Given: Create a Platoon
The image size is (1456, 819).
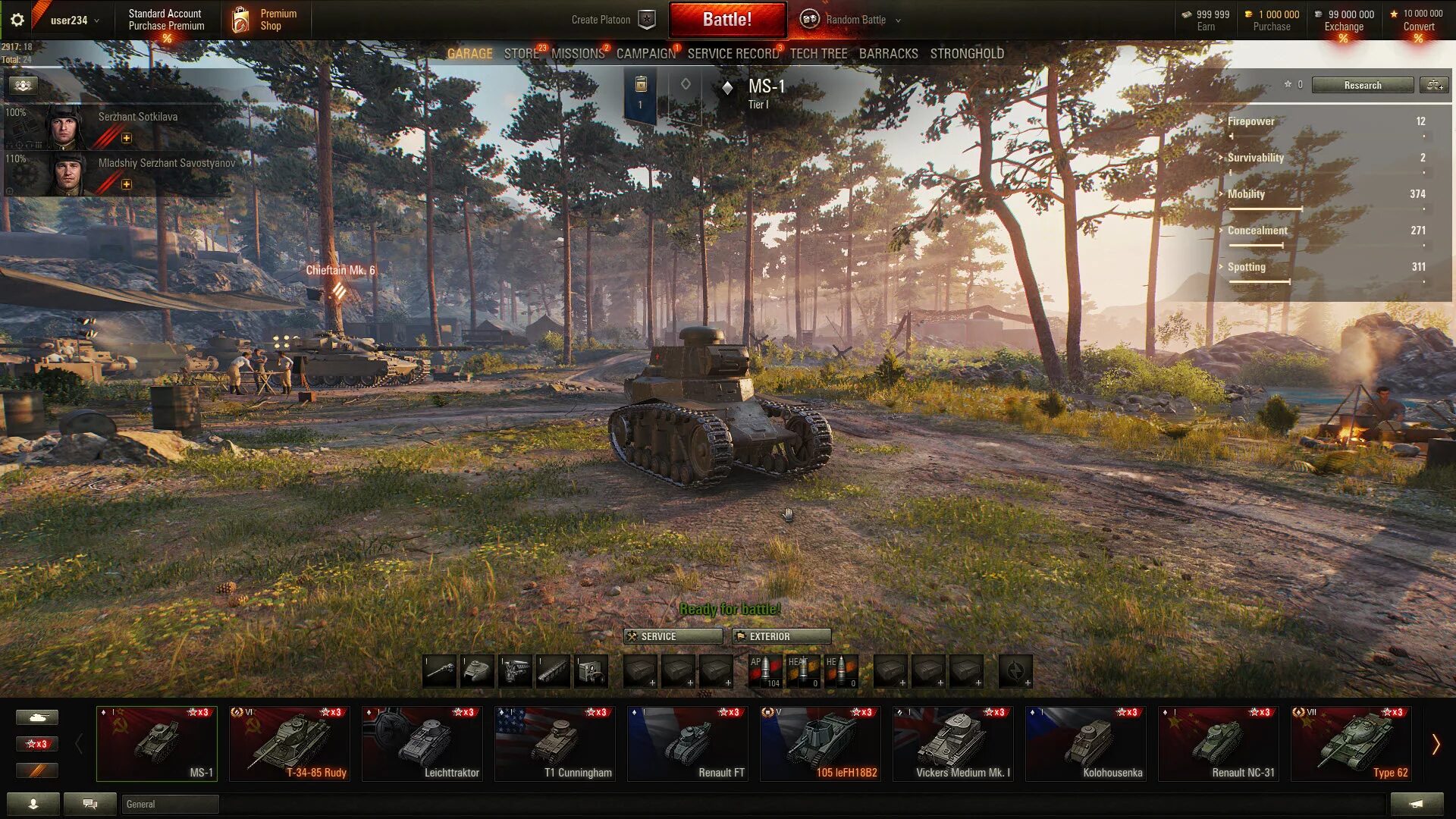Looking at the screenshot, I should [612, 20].
